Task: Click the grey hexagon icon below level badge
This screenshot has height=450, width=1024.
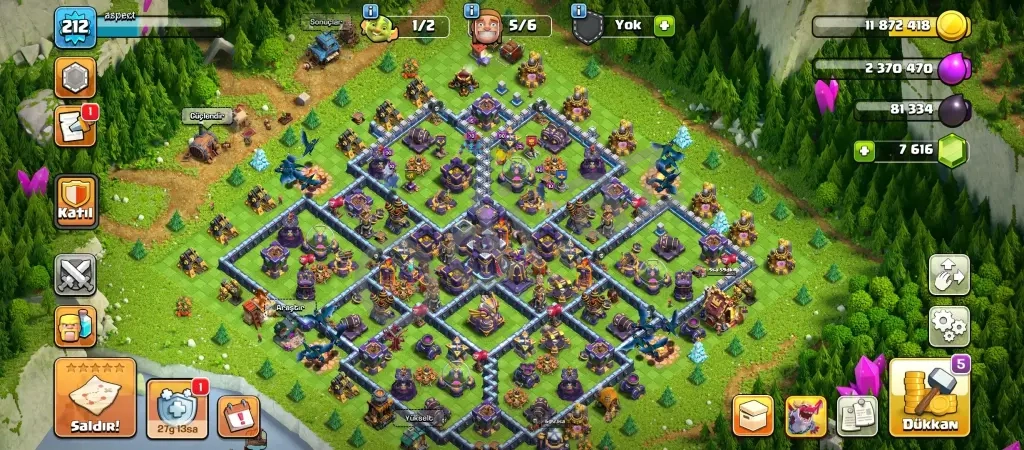Action: [x=75, y=79]
